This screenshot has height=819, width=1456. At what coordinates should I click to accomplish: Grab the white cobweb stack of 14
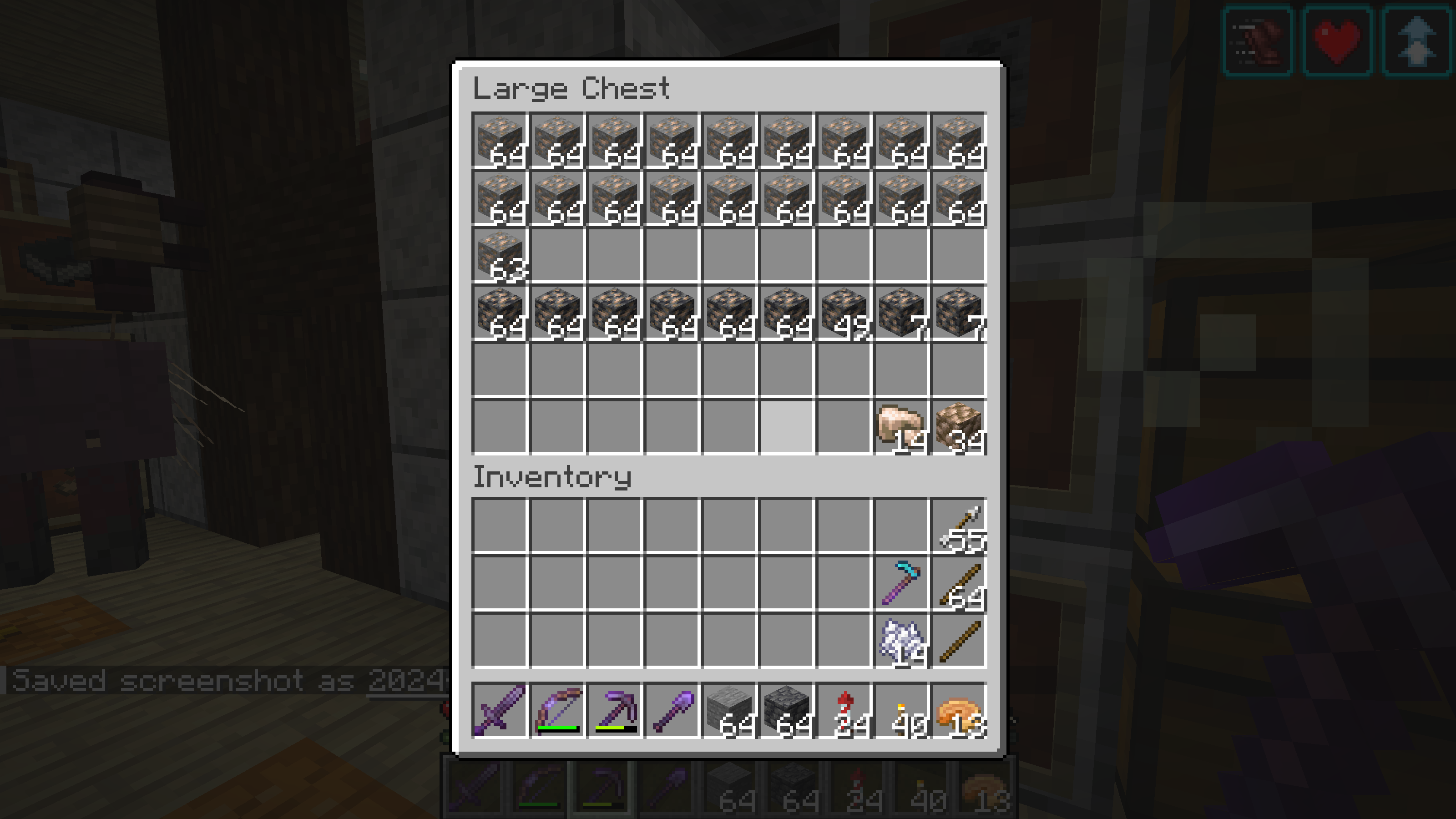click(901, 641)
